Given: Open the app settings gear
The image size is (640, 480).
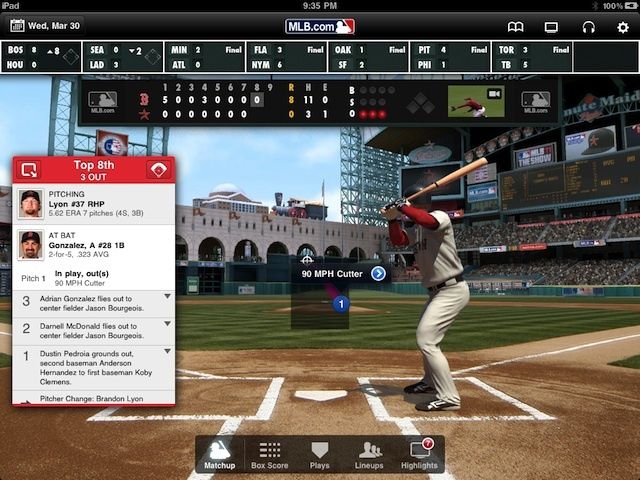Looking at the screenshot, I should click(623, 27).
